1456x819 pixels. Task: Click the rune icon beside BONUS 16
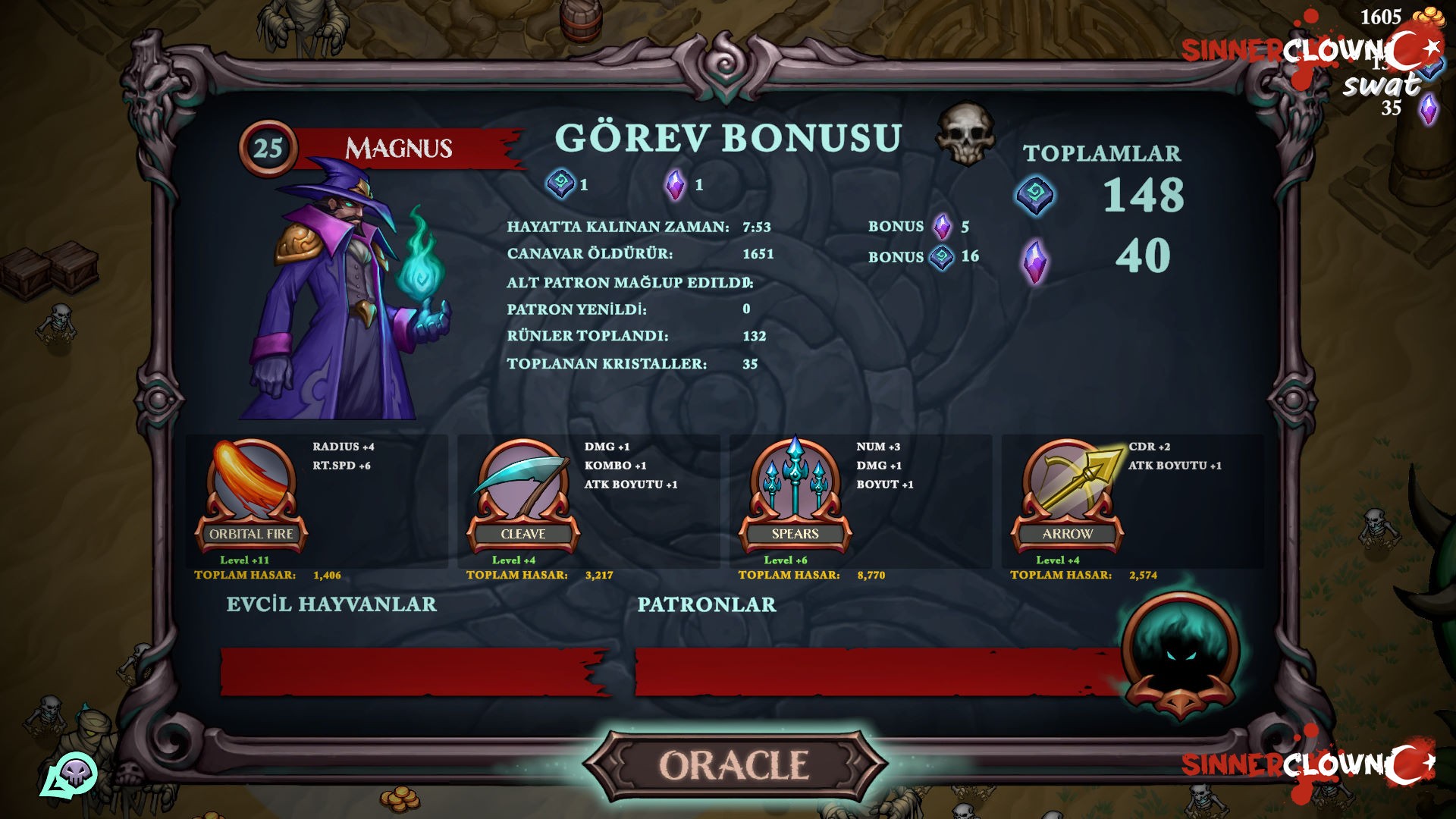coord(942,257)
